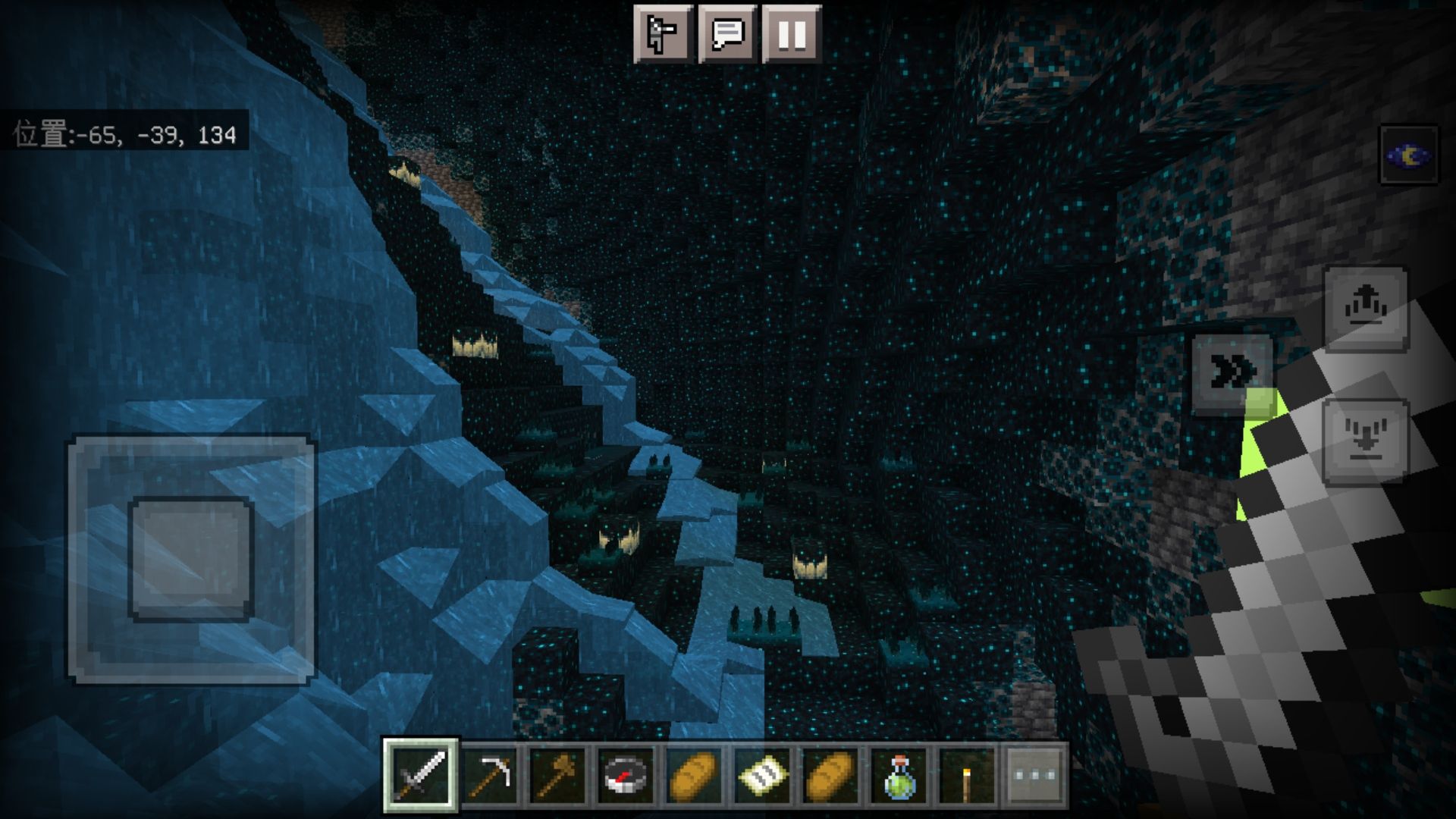Select the compass hotbar slot

(626, 775)
